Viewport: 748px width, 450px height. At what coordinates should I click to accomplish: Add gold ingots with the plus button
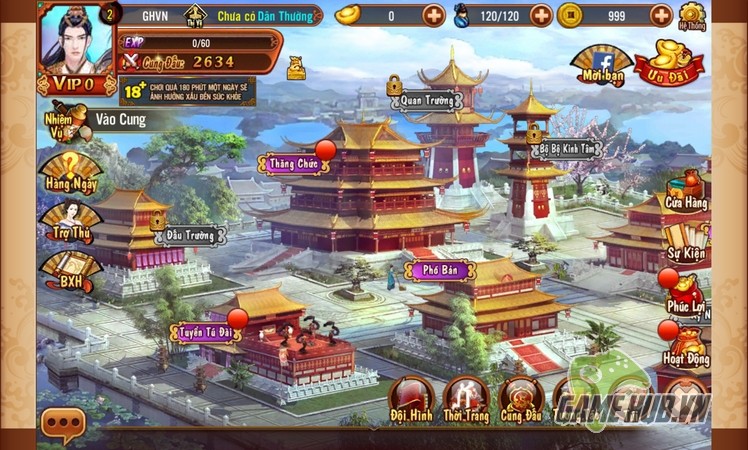coord(433,15)
